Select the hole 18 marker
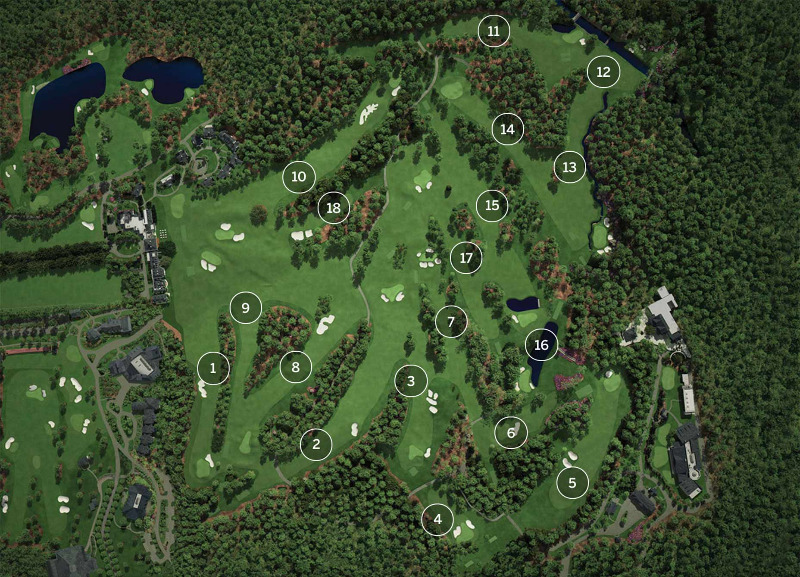The height and width of the screenshot is (577, 800). [x=334, y=208]
